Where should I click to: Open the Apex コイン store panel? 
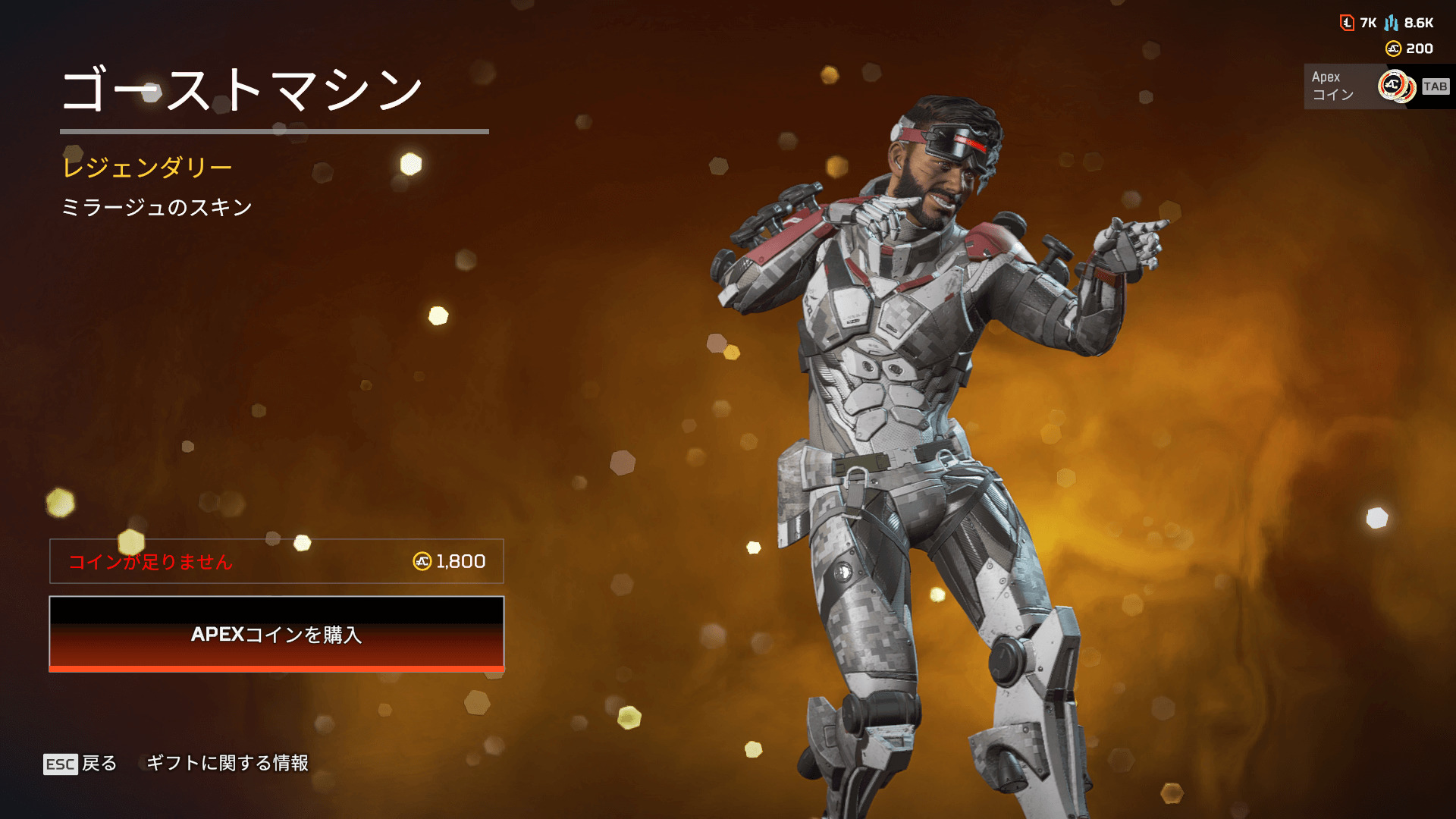(x=1376, y=86)
